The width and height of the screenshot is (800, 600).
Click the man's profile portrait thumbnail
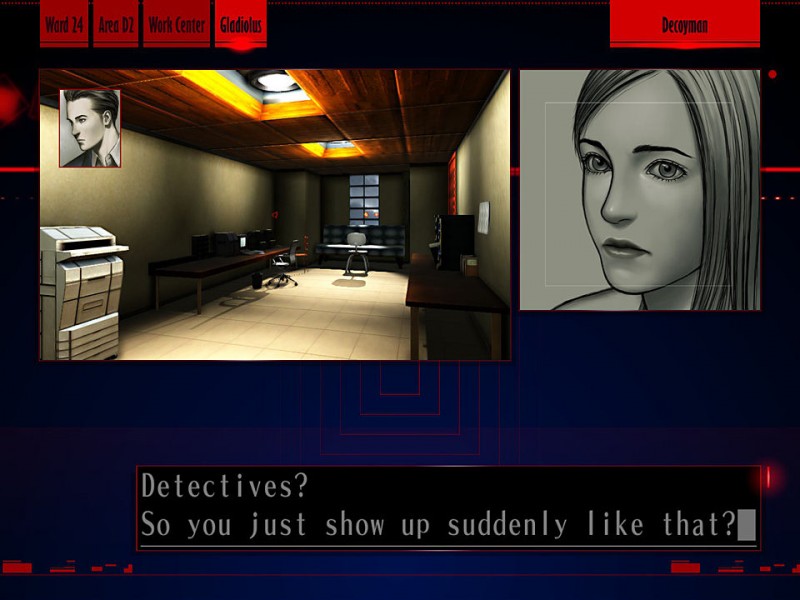point(90,128)
